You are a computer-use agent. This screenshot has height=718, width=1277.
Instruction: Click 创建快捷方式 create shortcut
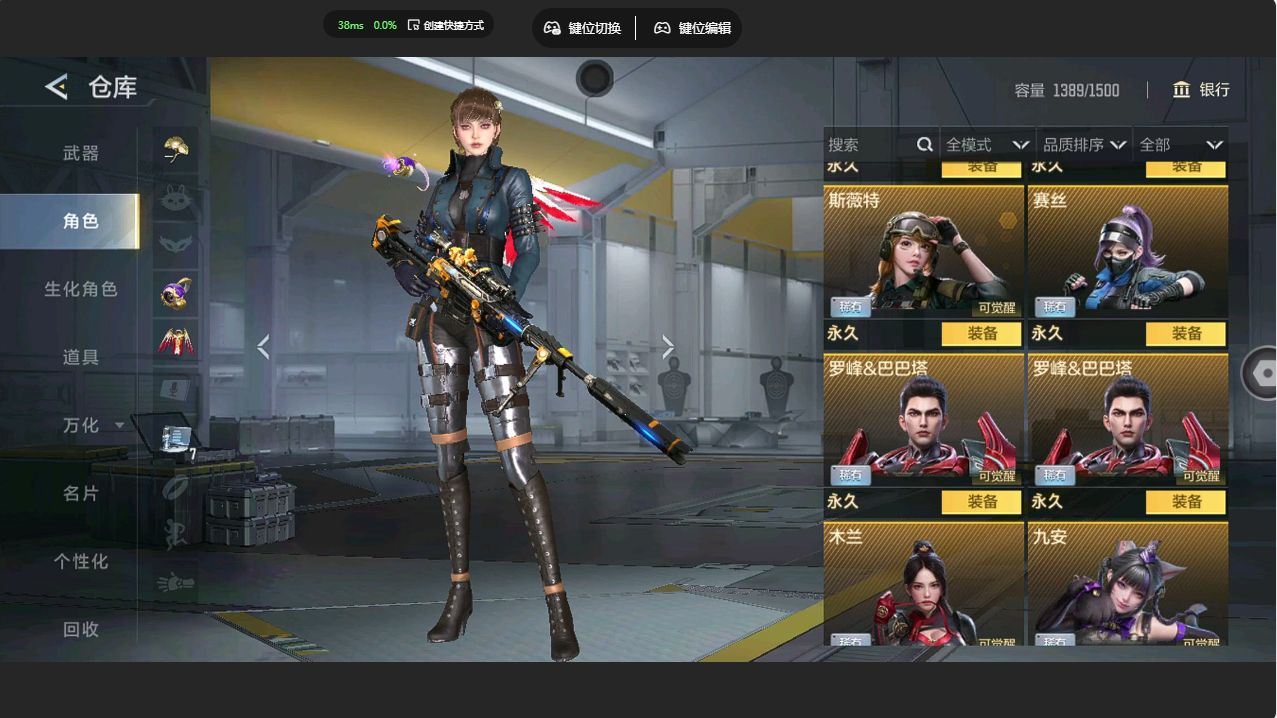point(446,25)
